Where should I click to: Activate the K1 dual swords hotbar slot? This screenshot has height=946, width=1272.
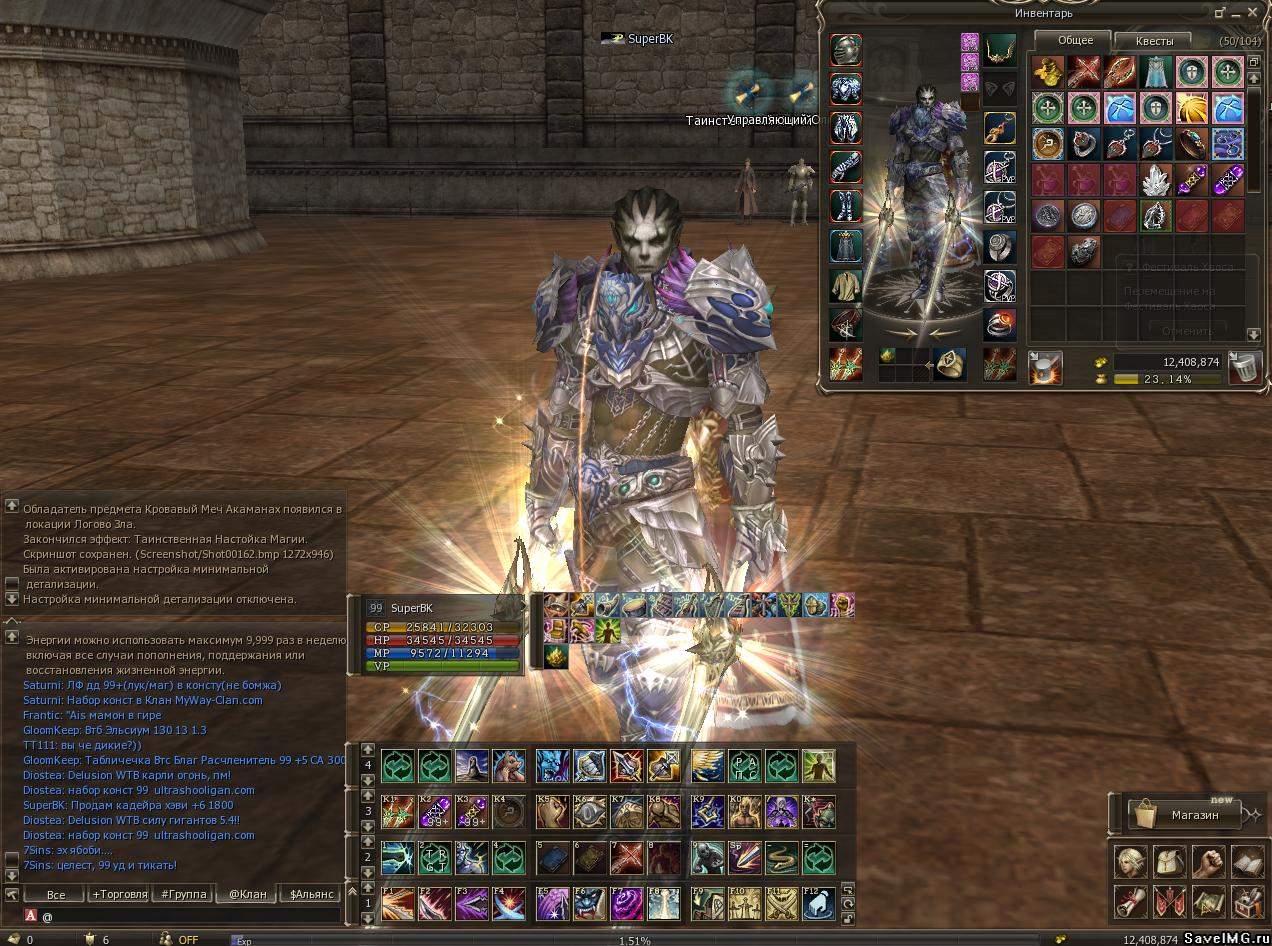tap(398, 811)
